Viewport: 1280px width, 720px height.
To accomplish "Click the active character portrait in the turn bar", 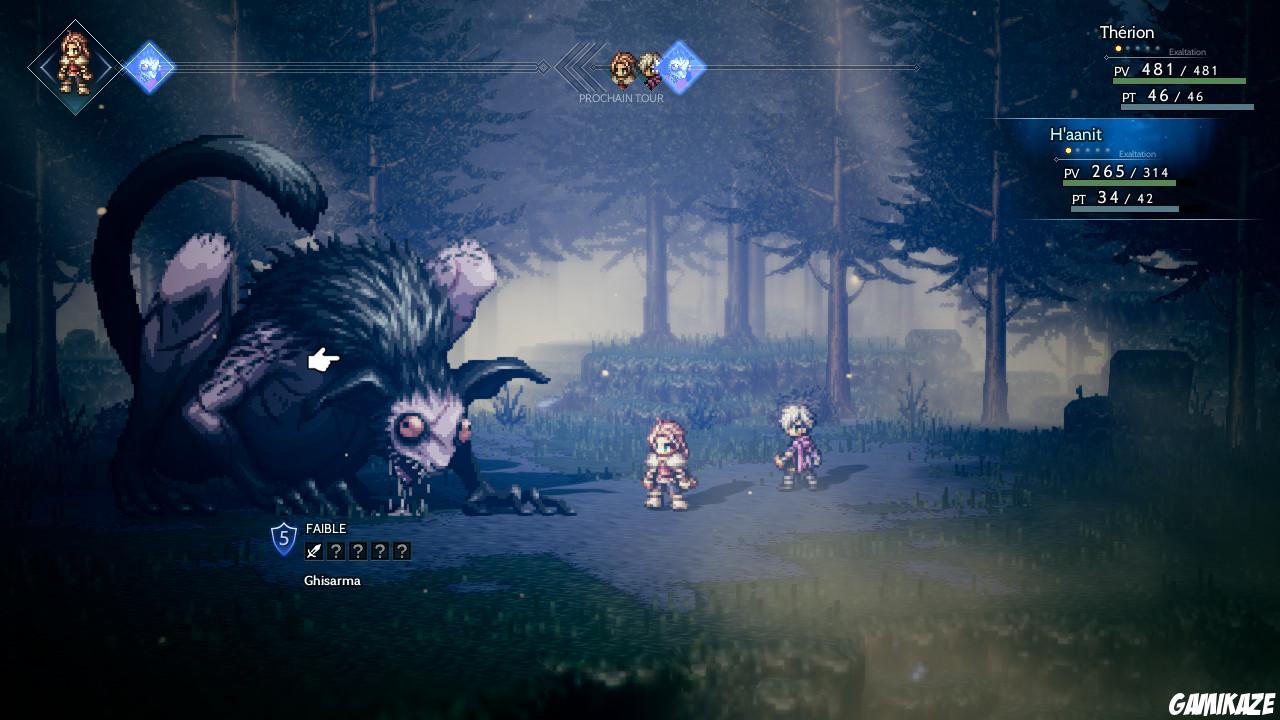I will 75,66.
